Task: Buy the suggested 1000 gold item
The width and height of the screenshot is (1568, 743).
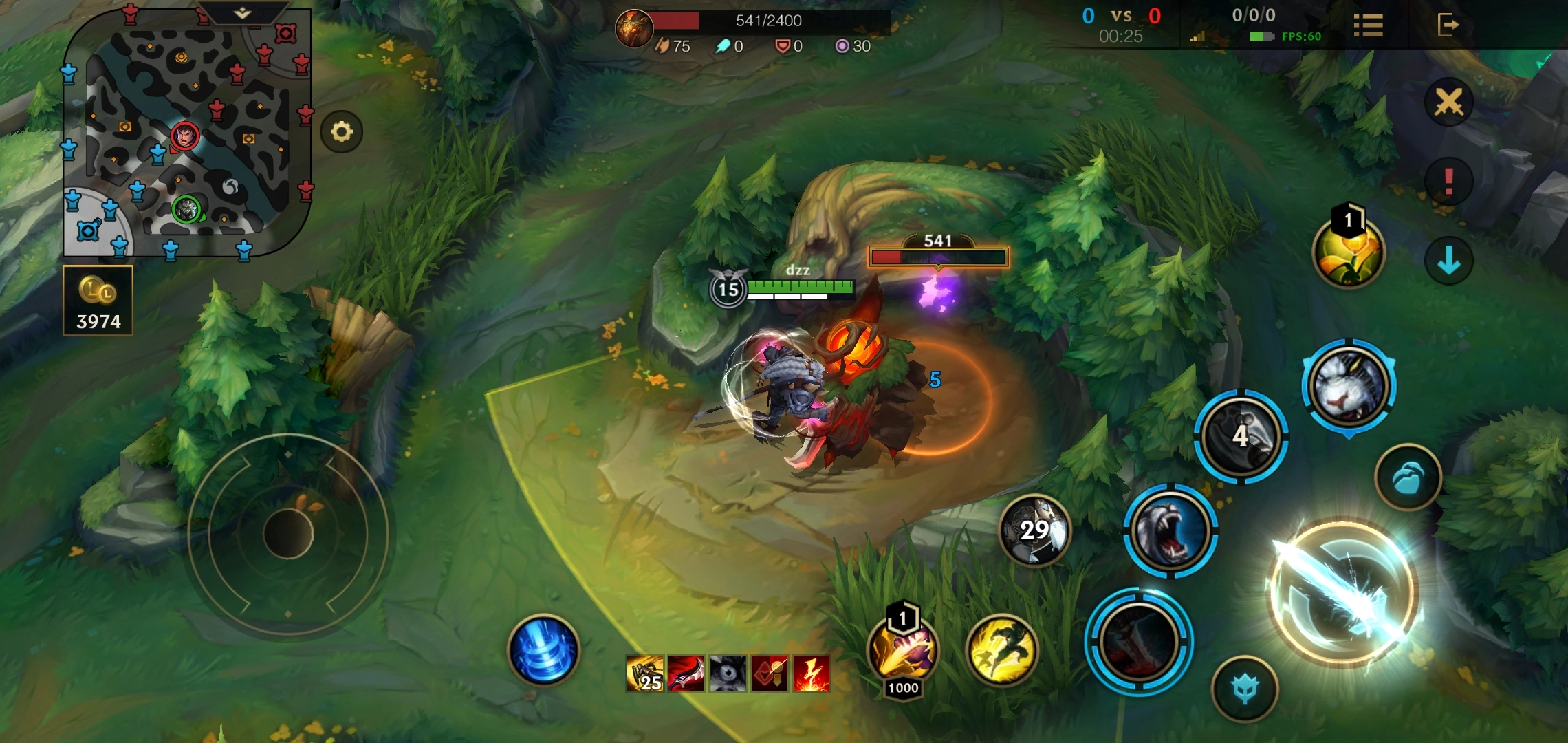Action: [903, 651]
